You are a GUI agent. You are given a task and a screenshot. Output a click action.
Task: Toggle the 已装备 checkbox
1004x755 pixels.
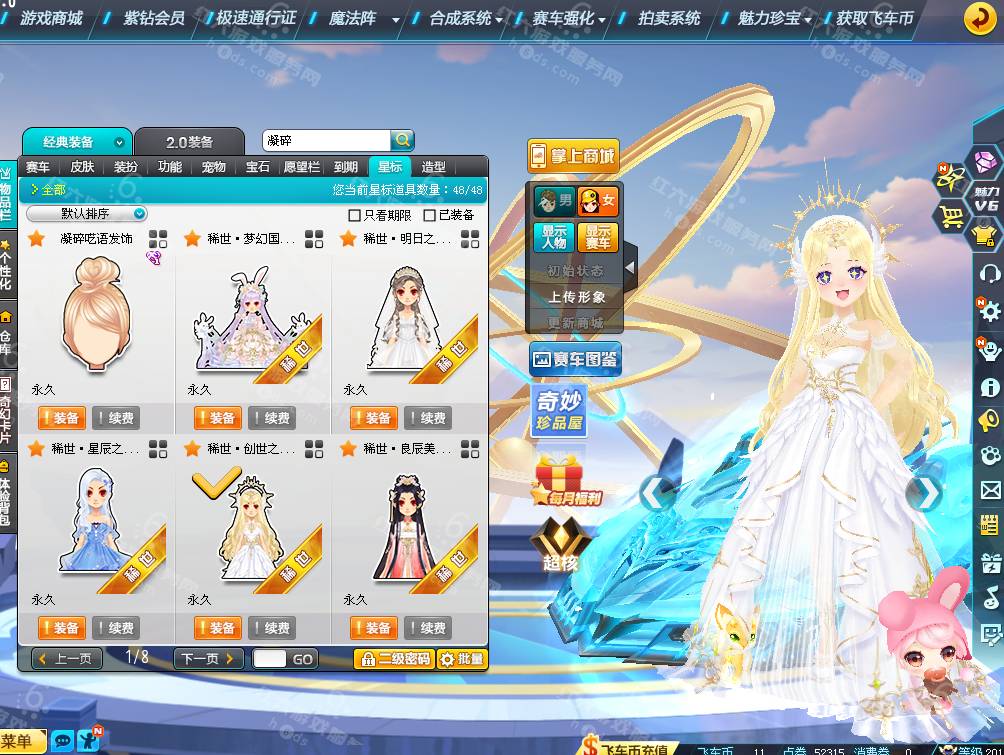(430, 215)
